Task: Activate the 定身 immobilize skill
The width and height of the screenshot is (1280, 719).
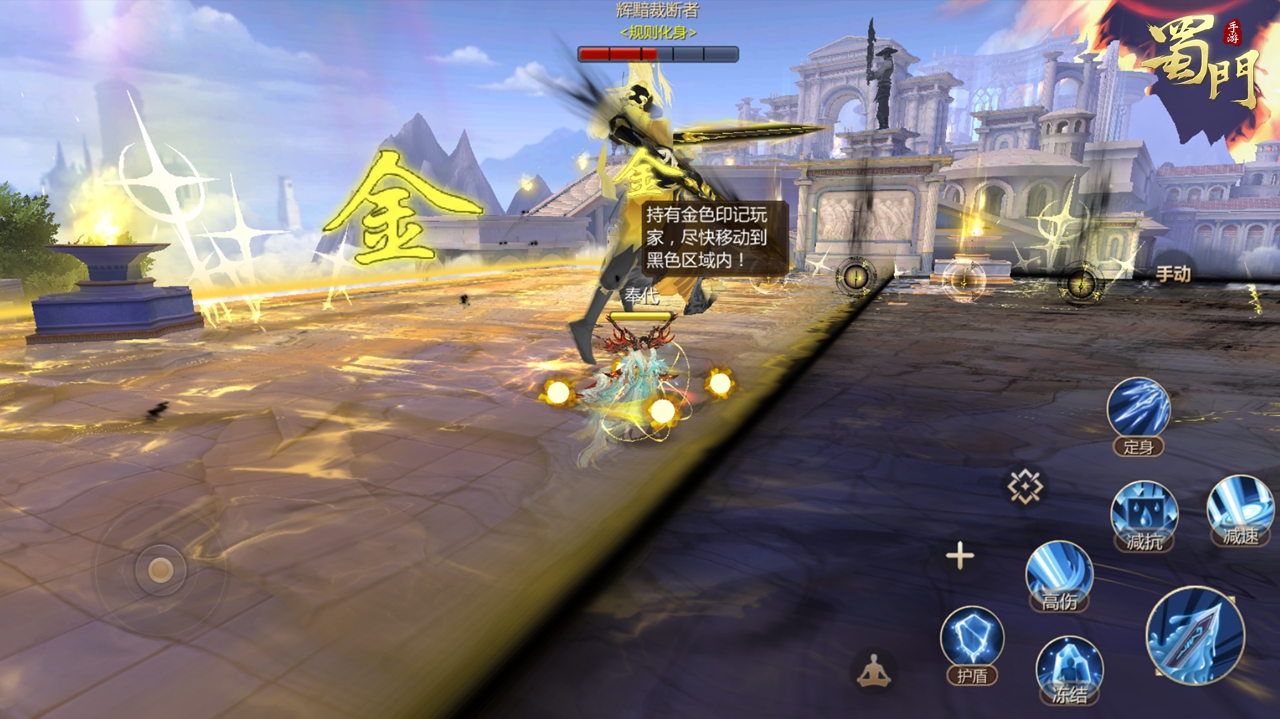Action: click(x=1139, y=409)
